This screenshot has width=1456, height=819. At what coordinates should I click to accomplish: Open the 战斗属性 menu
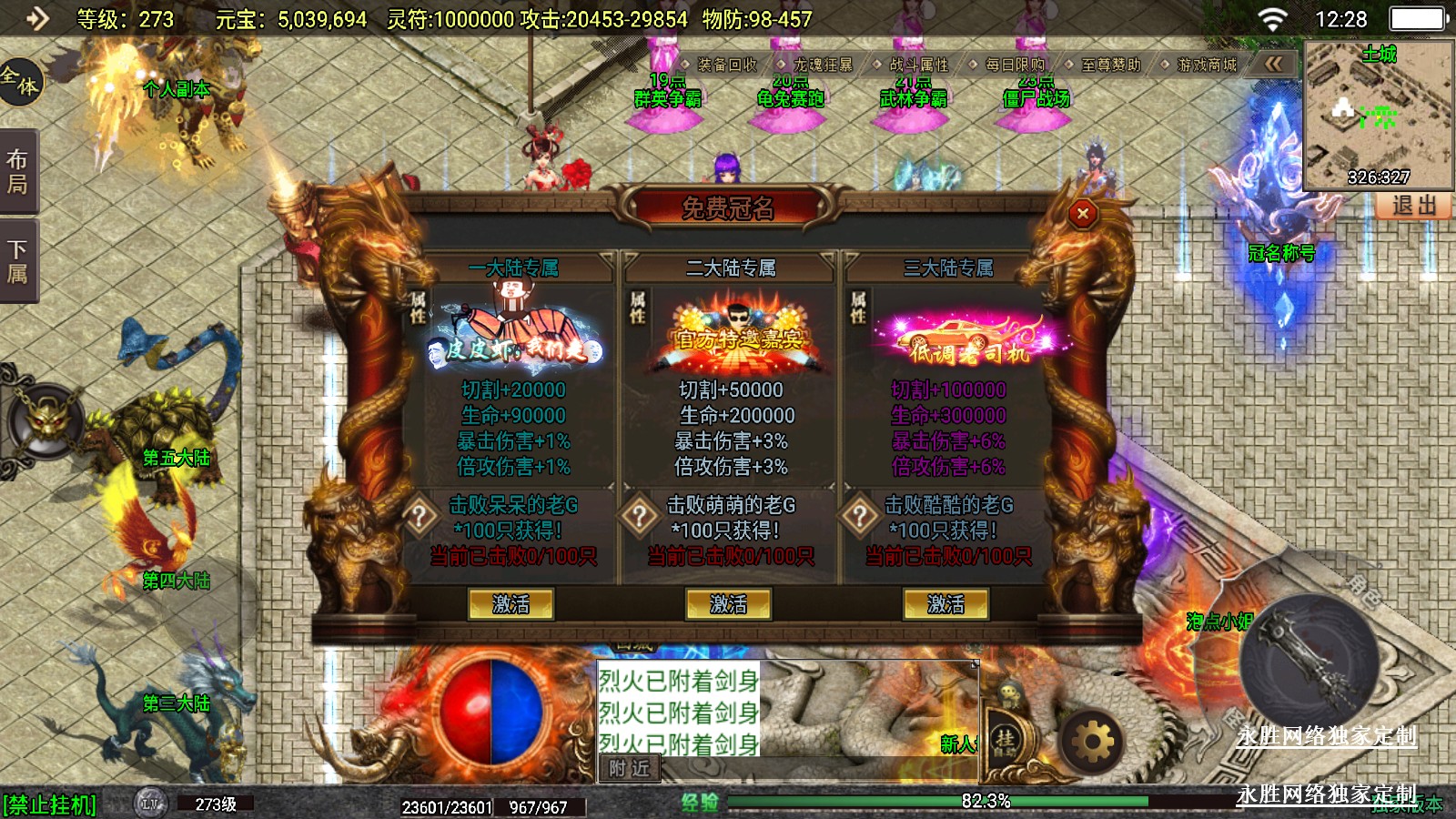click(917, 65)
